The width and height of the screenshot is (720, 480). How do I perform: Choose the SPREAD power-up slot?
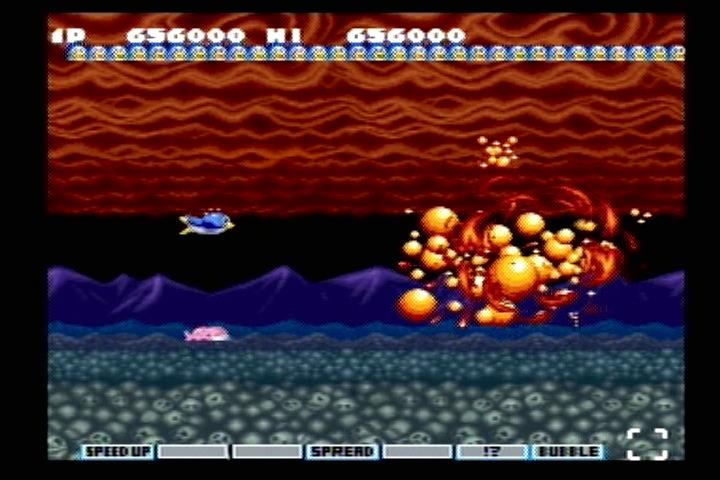pos(342,452)
